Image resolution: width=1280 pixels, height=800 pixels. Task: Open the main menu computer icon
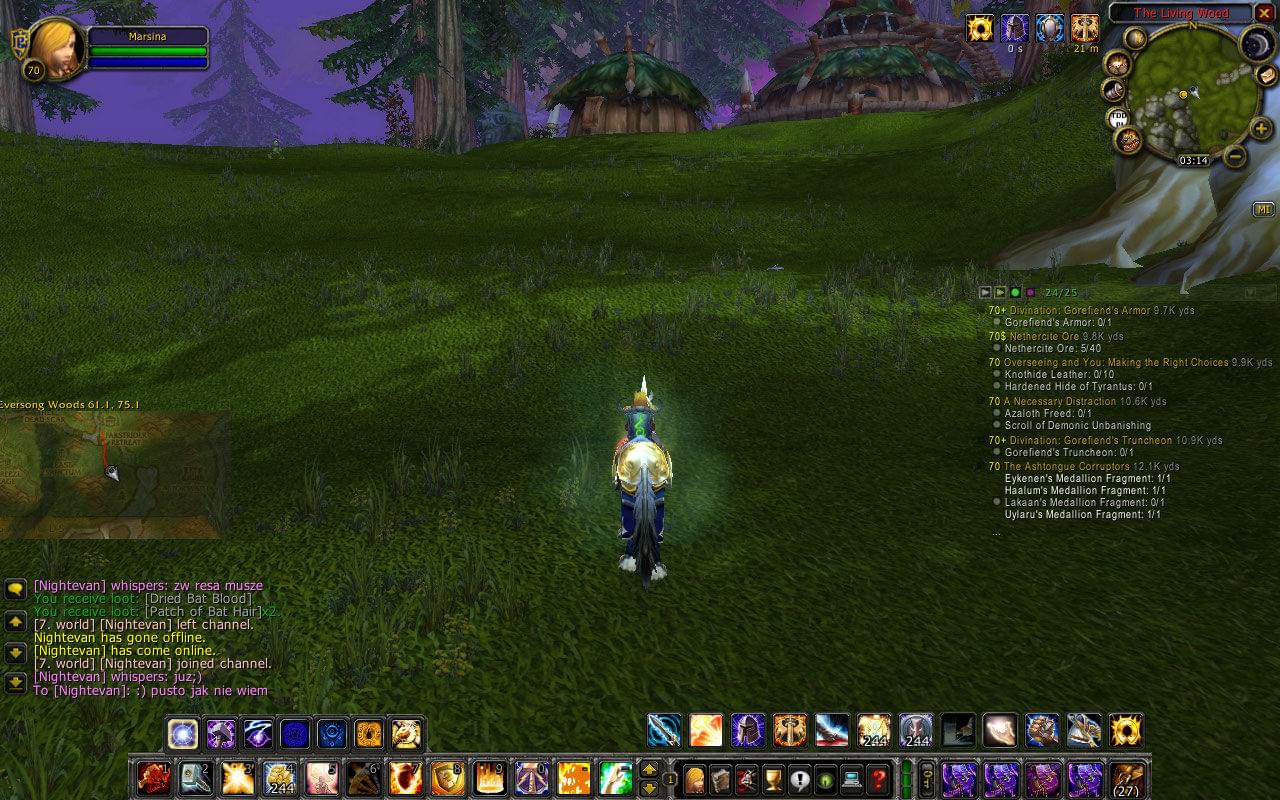[x=852, y=779]
